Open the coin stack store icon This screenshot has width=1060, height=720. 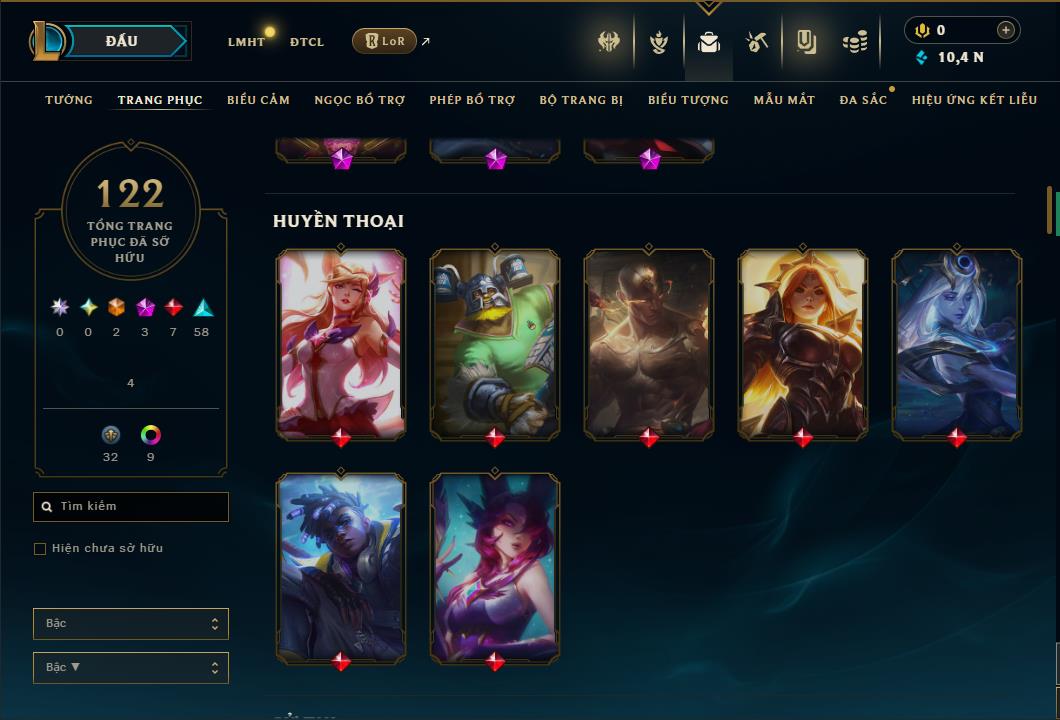(x=854, y=42)
